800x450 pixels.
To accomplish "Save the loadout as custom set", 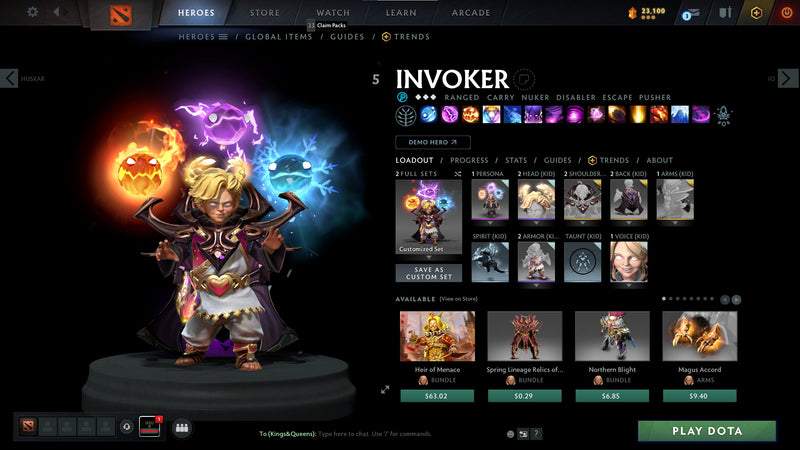I will 428,272.
